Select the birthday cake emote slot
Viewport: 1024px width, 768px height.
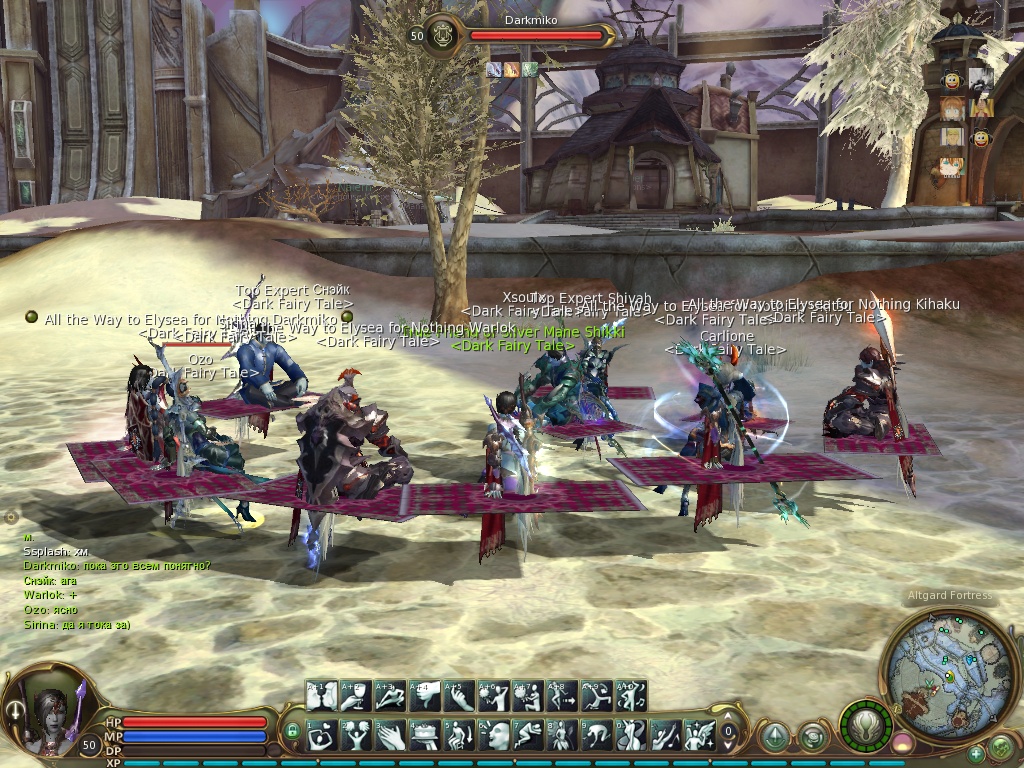point(424,735)
